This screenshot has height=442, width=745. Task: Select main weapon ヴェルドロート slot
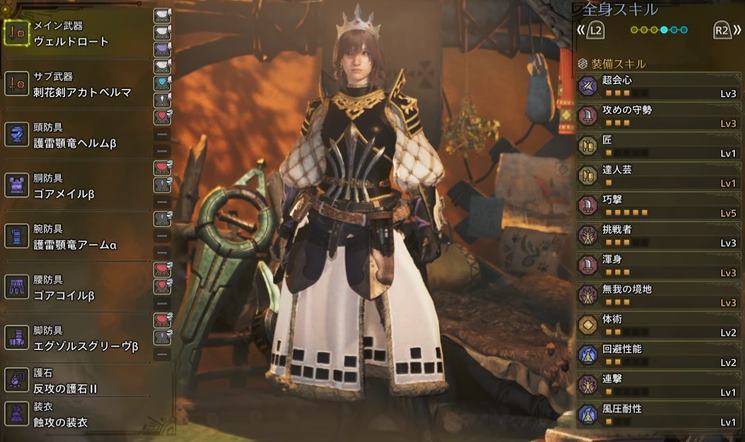click(75, 34)
